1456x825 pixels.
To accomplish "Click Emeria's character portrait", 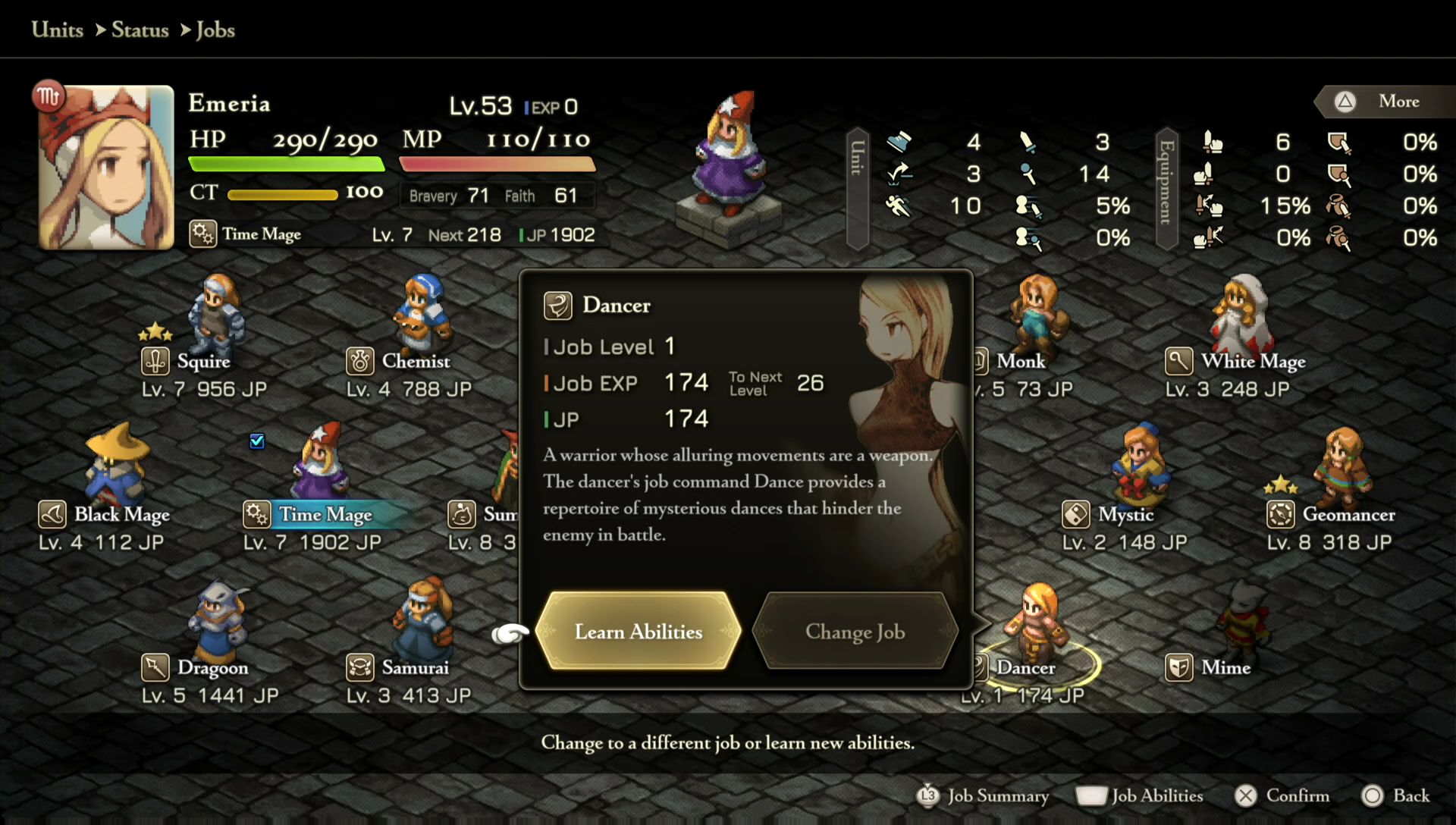I will [x=106, y=168].
